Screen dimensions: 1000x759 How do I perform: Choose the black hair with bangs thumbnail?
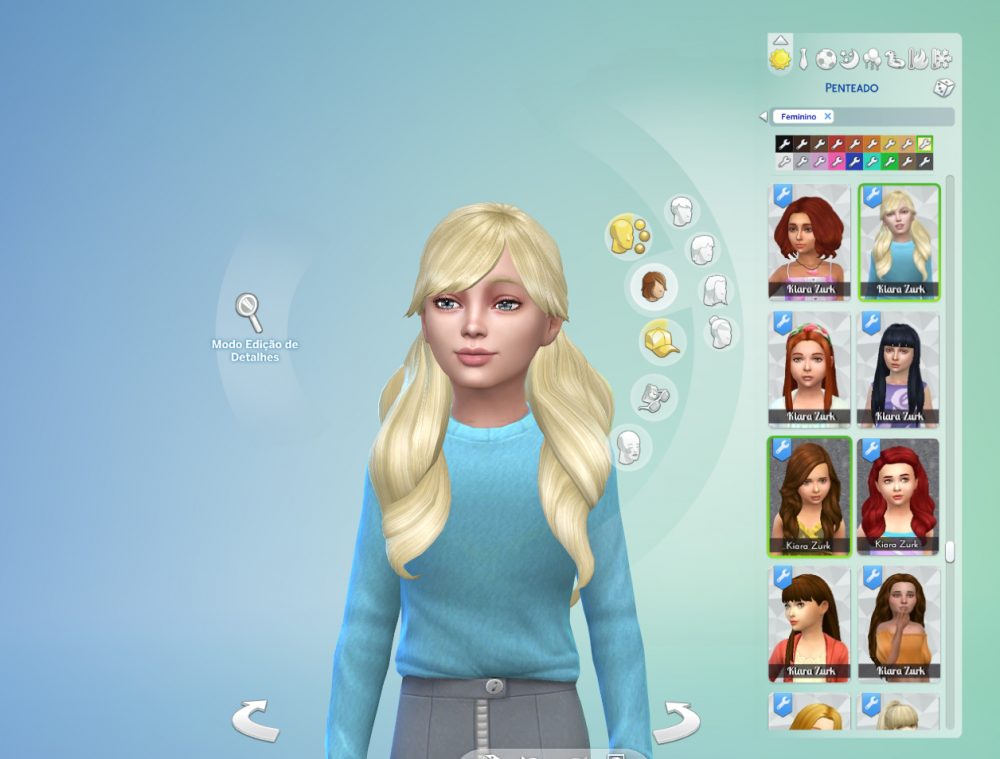click(897, 369)
